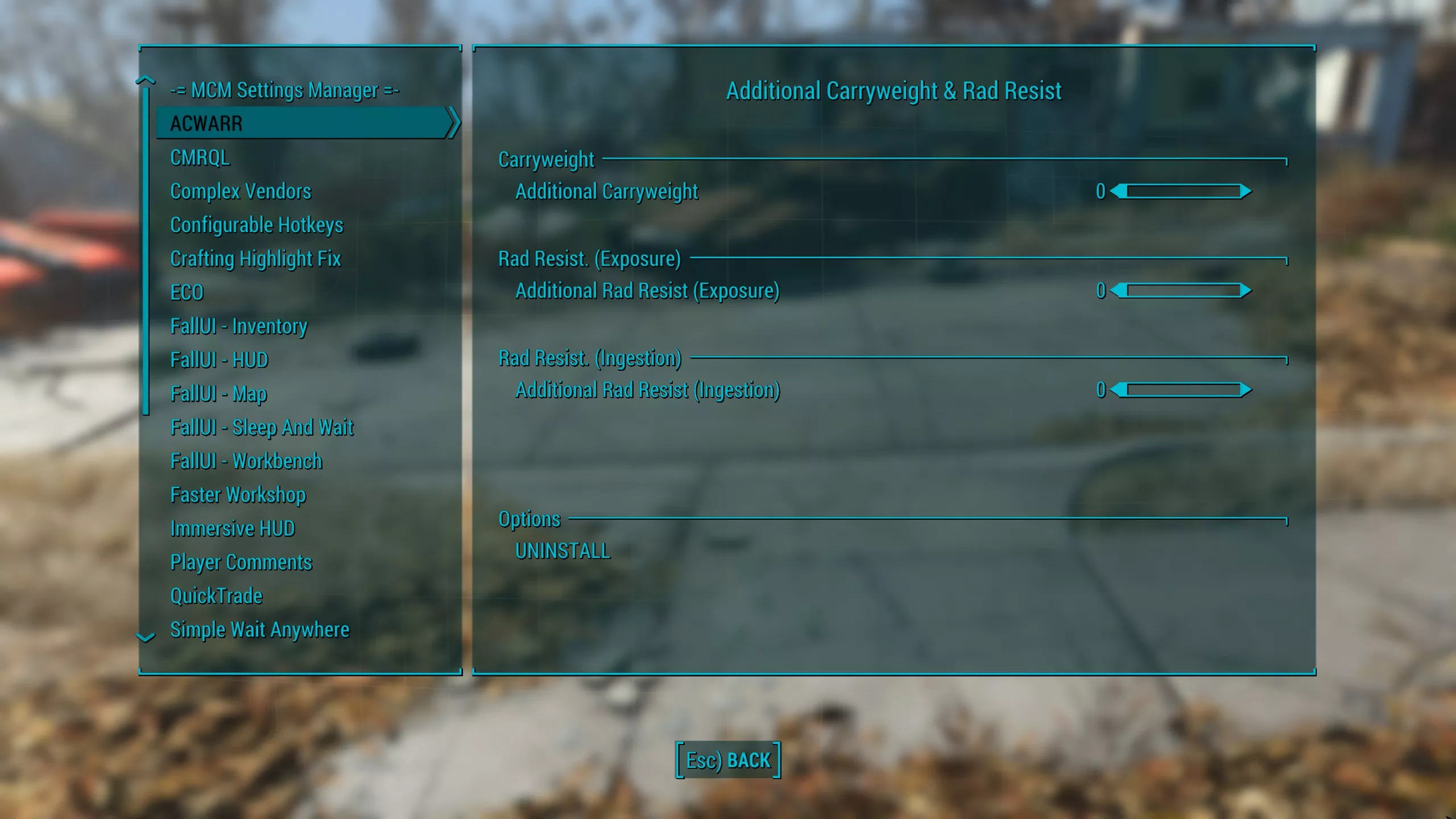1456x819 pixels.
Task: Select the ACWARR mod entry
Action: point(206,123)
